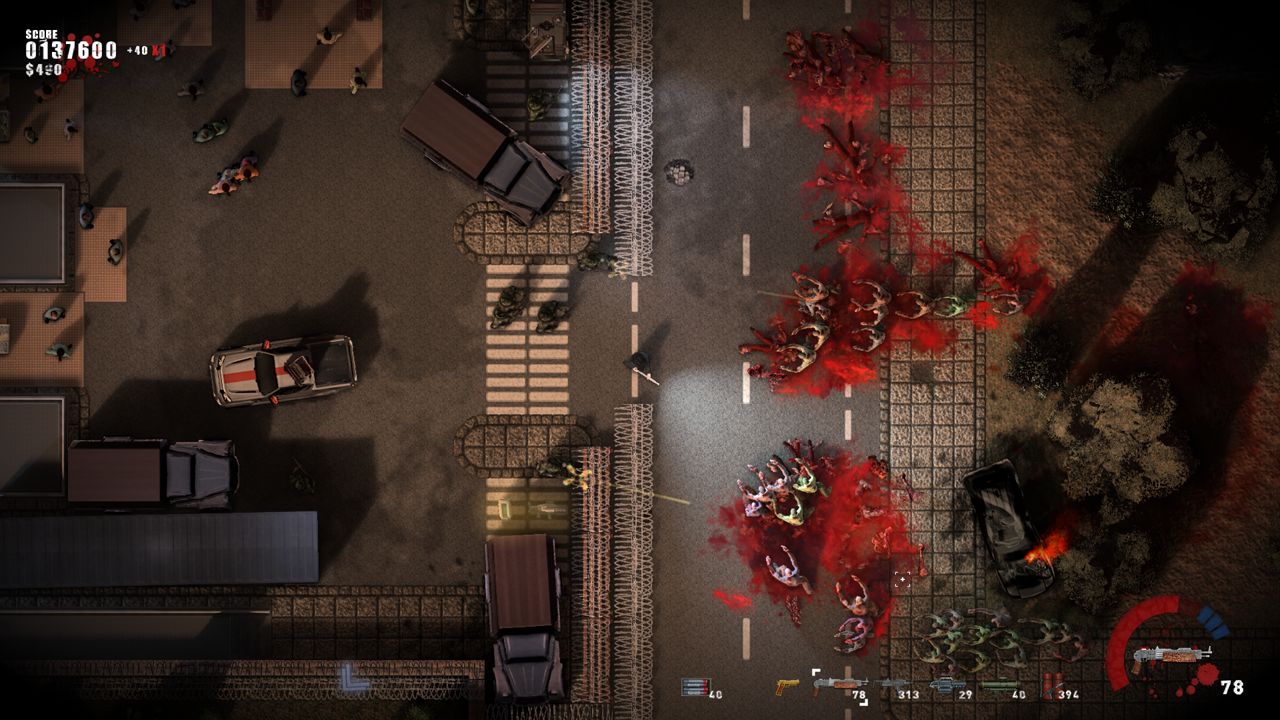Click the SCORE counter reading 0137600
Viewport: 1280px width, 720px height.
click(x=70, y=48)
